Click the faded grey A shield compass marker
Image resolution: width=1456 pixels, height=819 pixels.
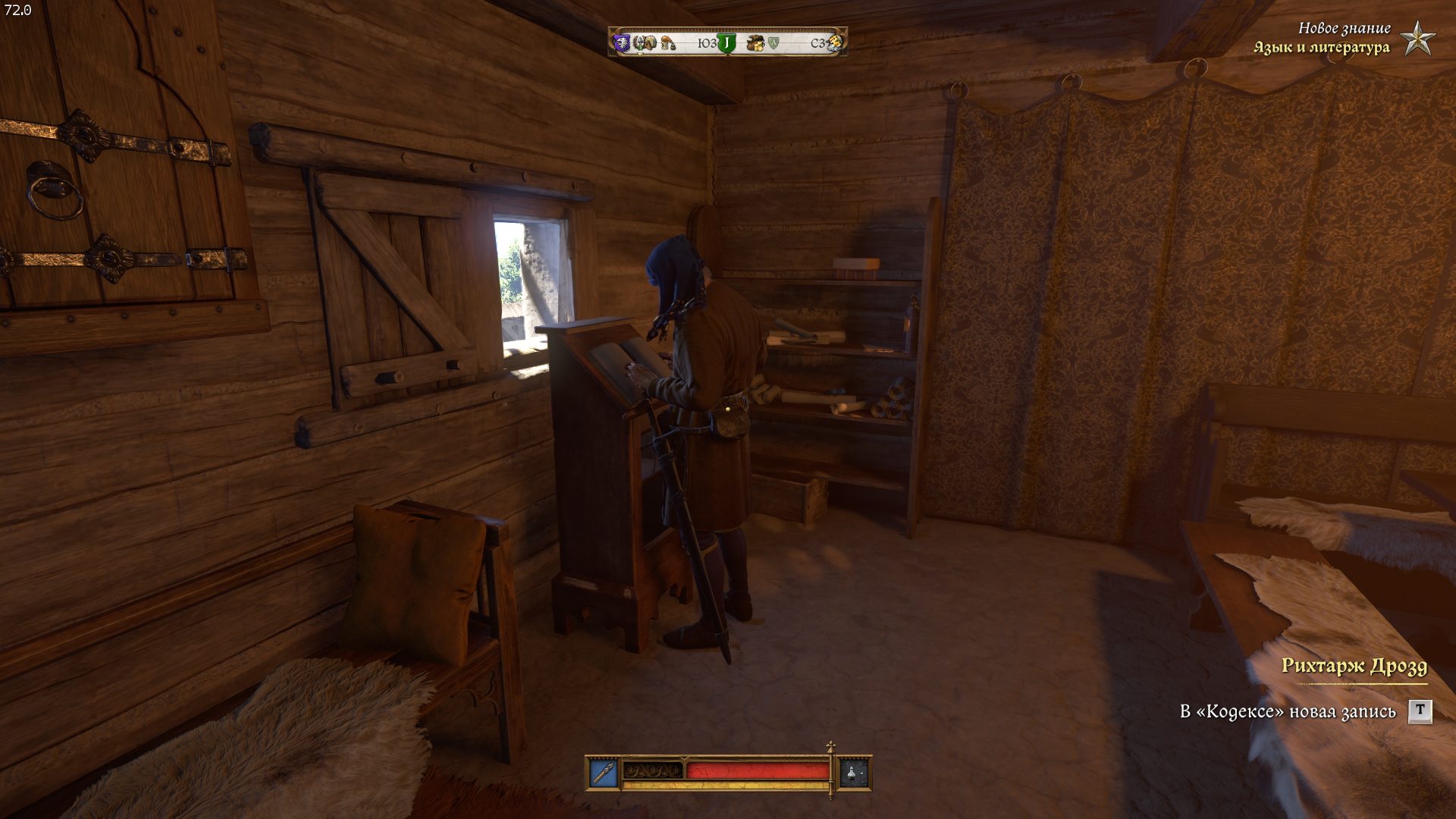click(773, 43)
